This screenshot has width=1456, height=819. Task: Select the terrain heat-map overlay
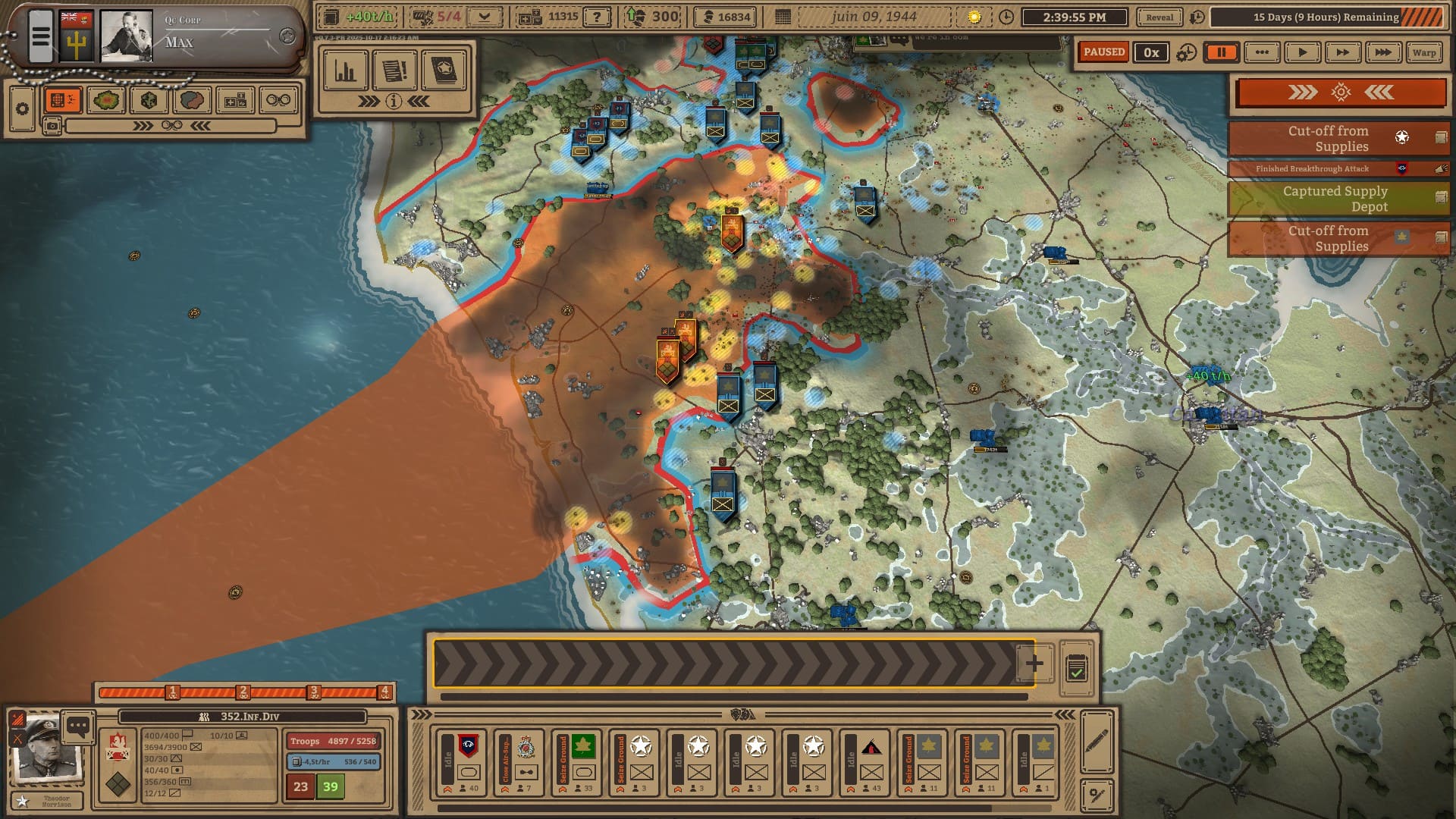pos(106,100)
